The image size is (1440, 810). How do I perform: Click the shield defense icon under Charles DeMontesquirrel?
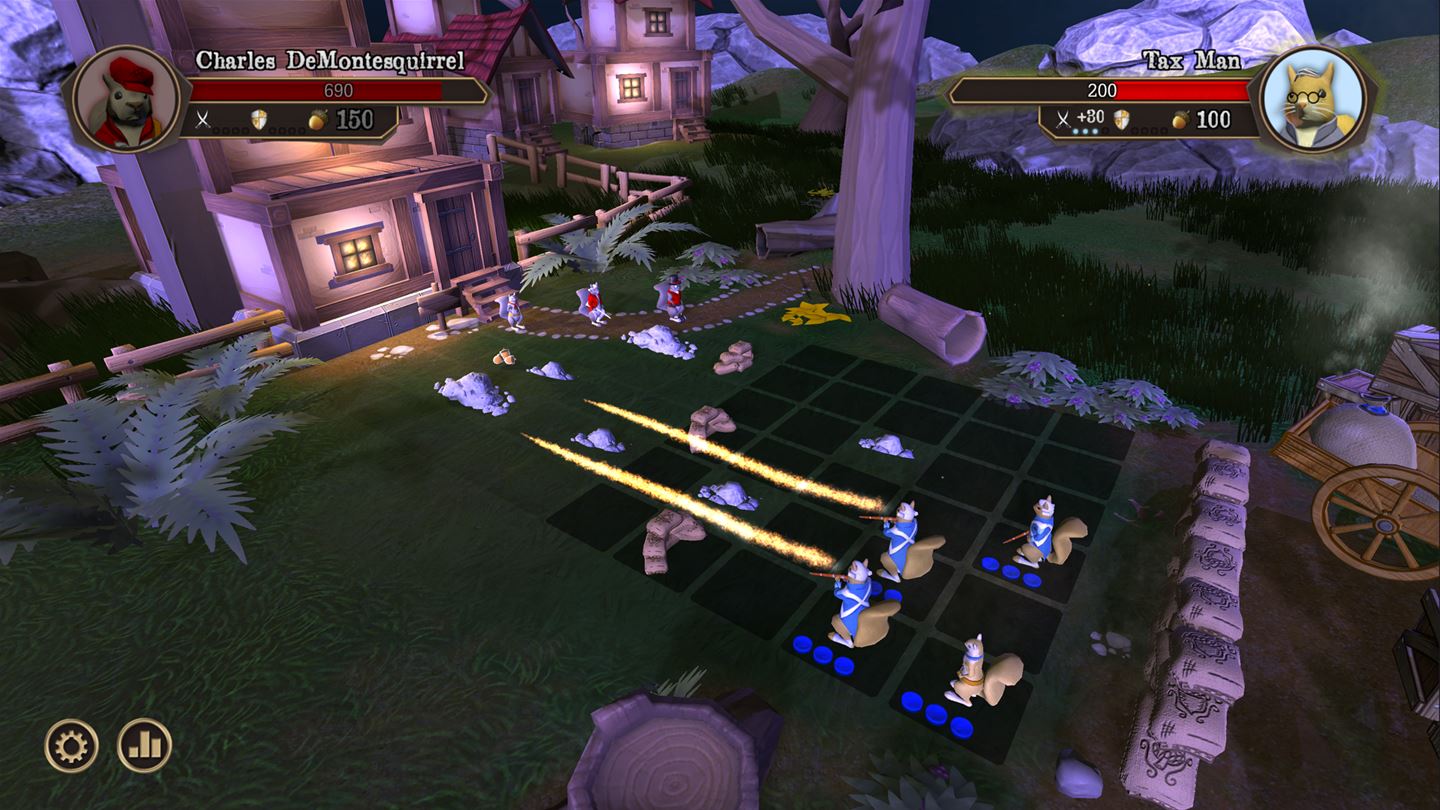[257, 117]
